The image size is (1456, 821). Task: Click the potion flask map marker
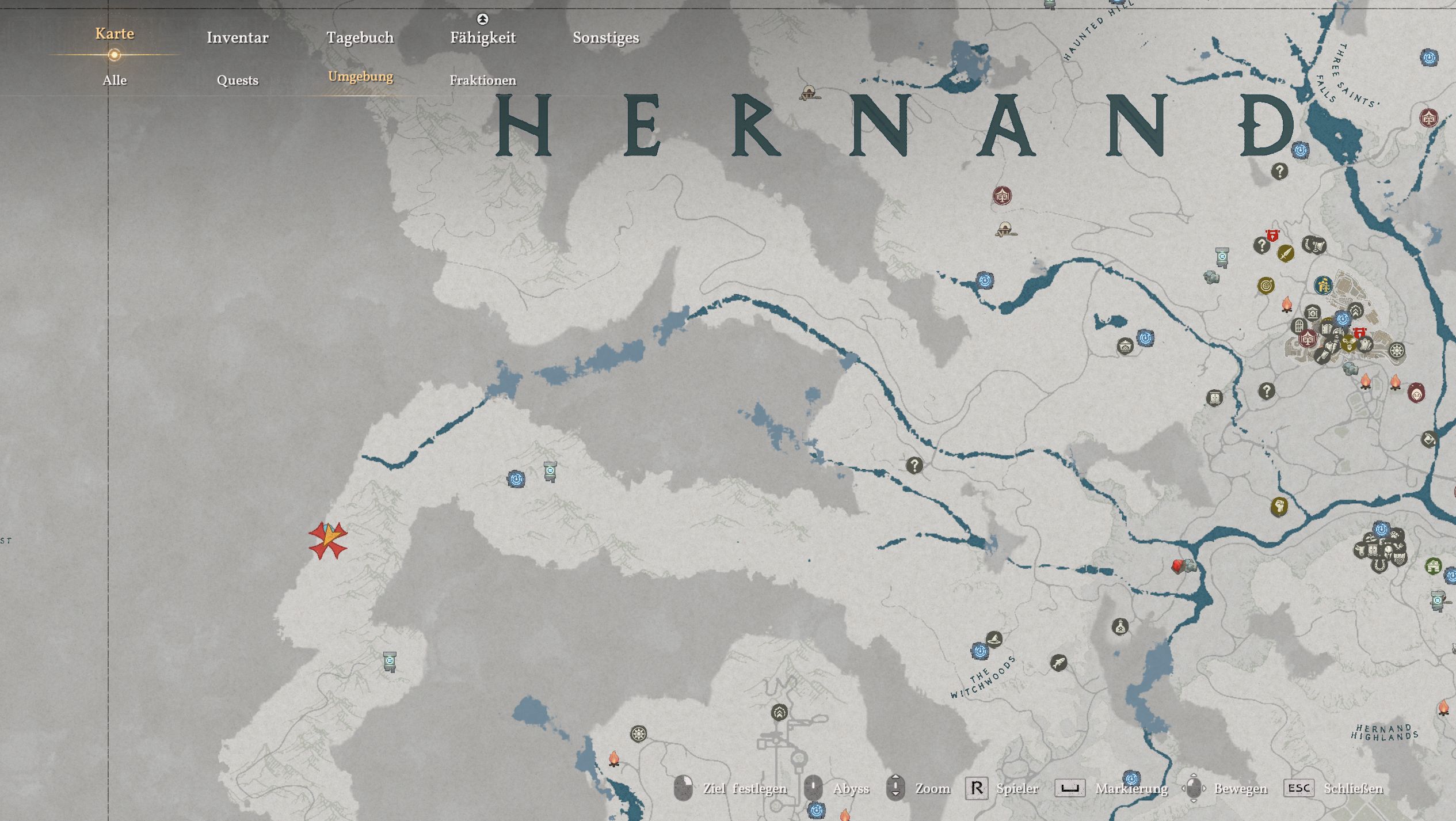(1119, 626)
